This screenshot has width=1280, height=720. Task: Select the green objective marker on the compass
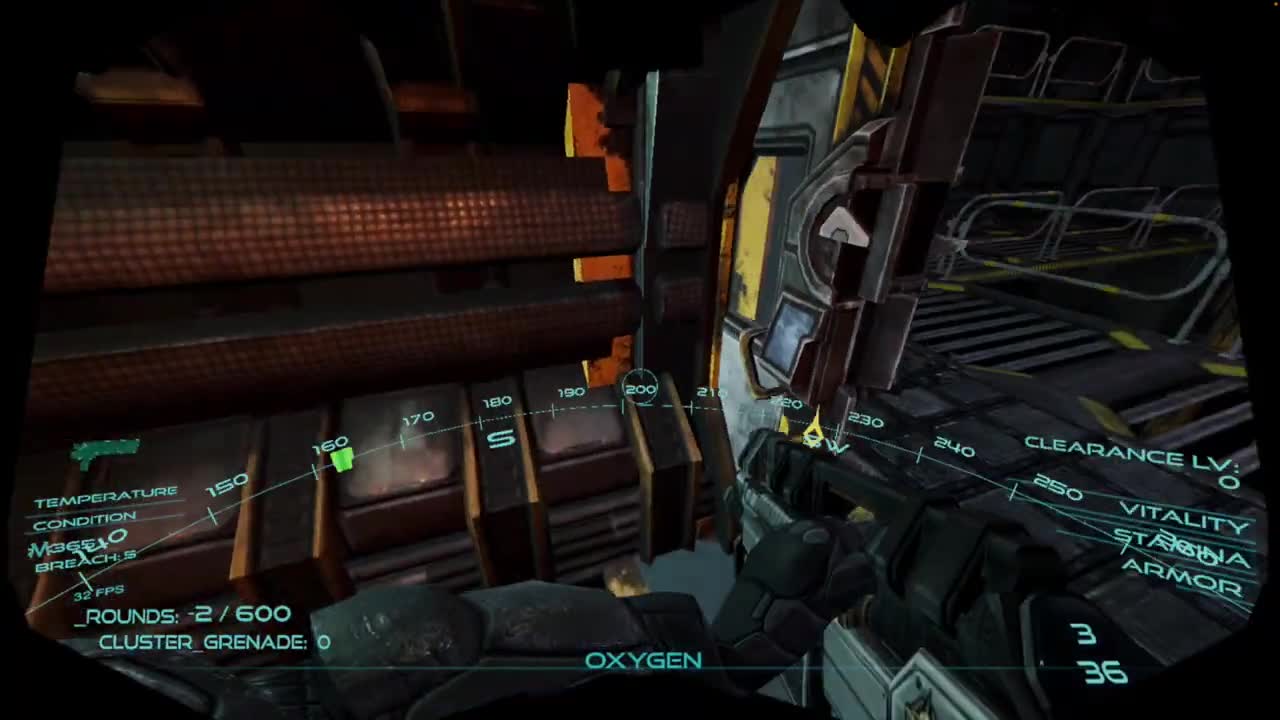pyautogui.click(x=342, y=459)
